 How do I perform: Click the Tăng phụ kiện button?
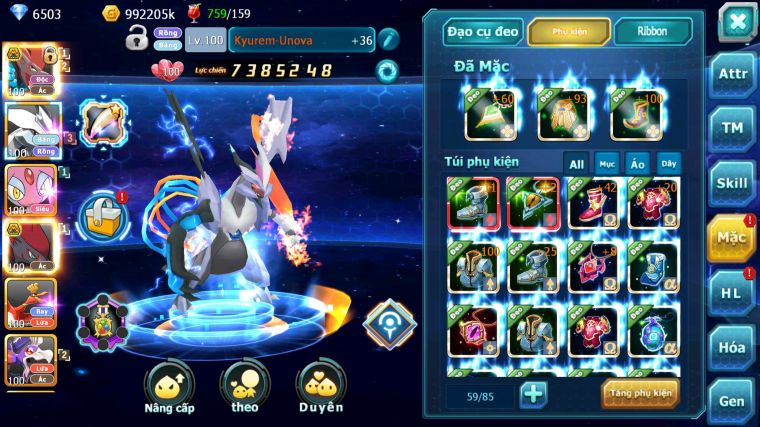[640, 394]
